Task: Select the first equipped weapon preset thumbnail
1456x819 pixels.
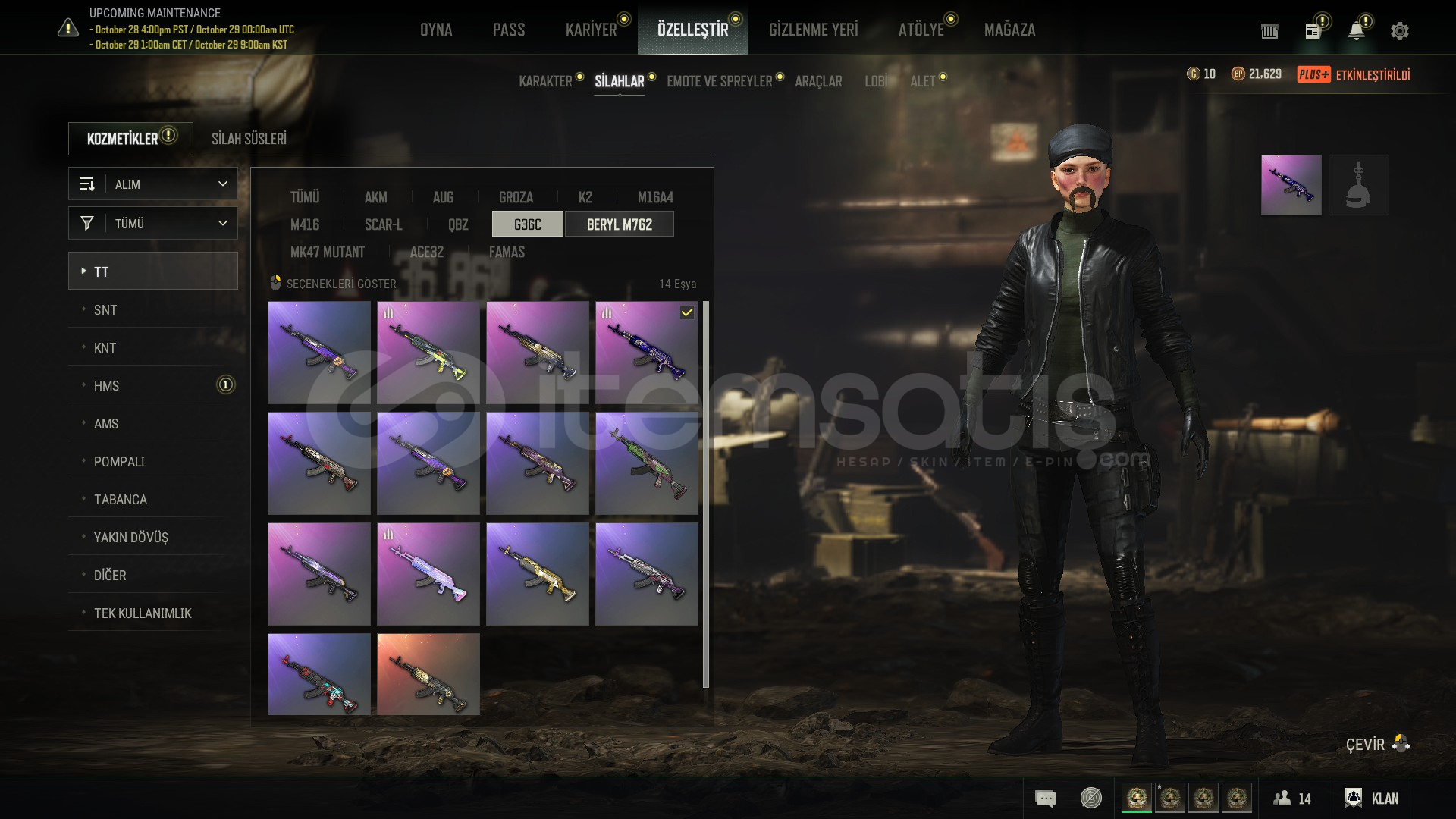Action: point(1291,184)
